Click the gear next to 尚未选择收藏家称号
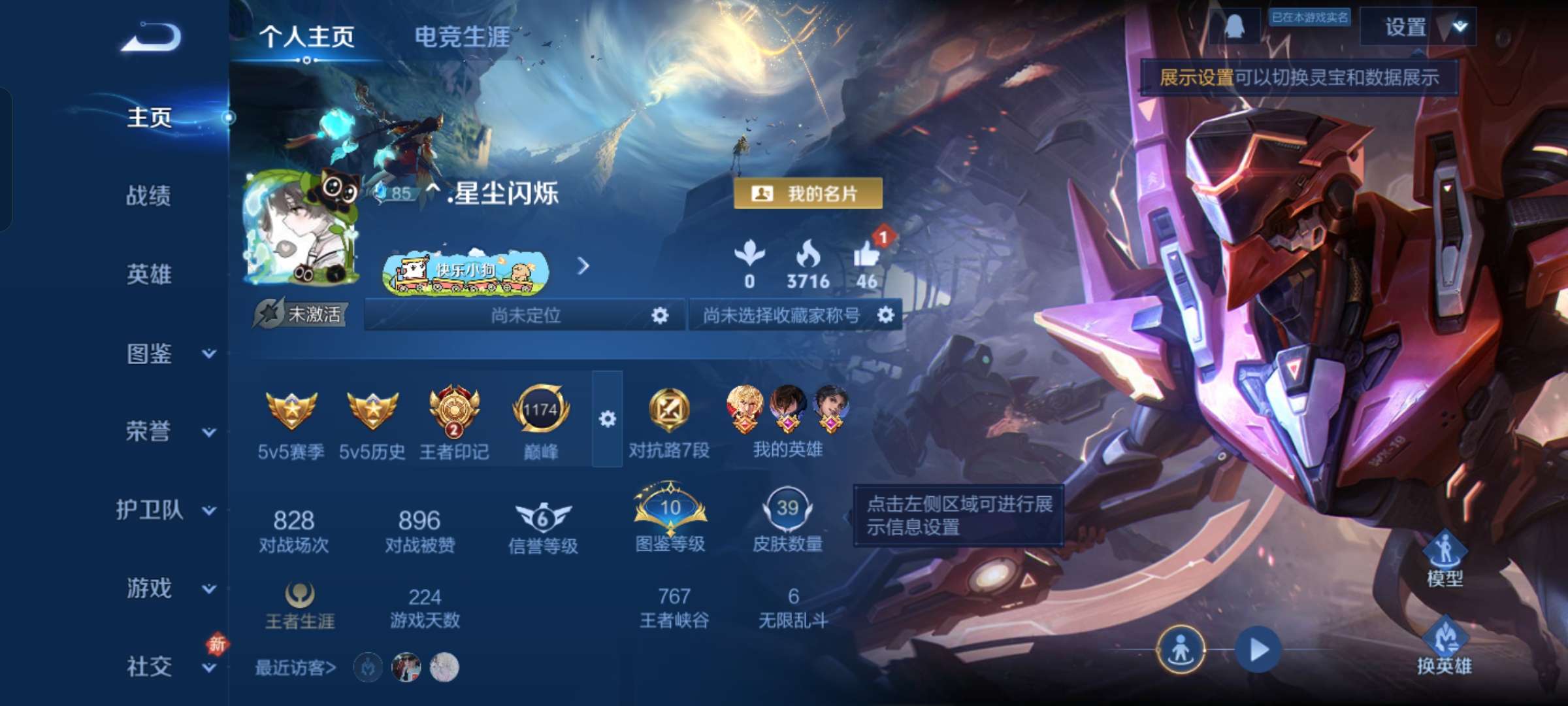Screen dimensions: 1568x706 point(886,314)
